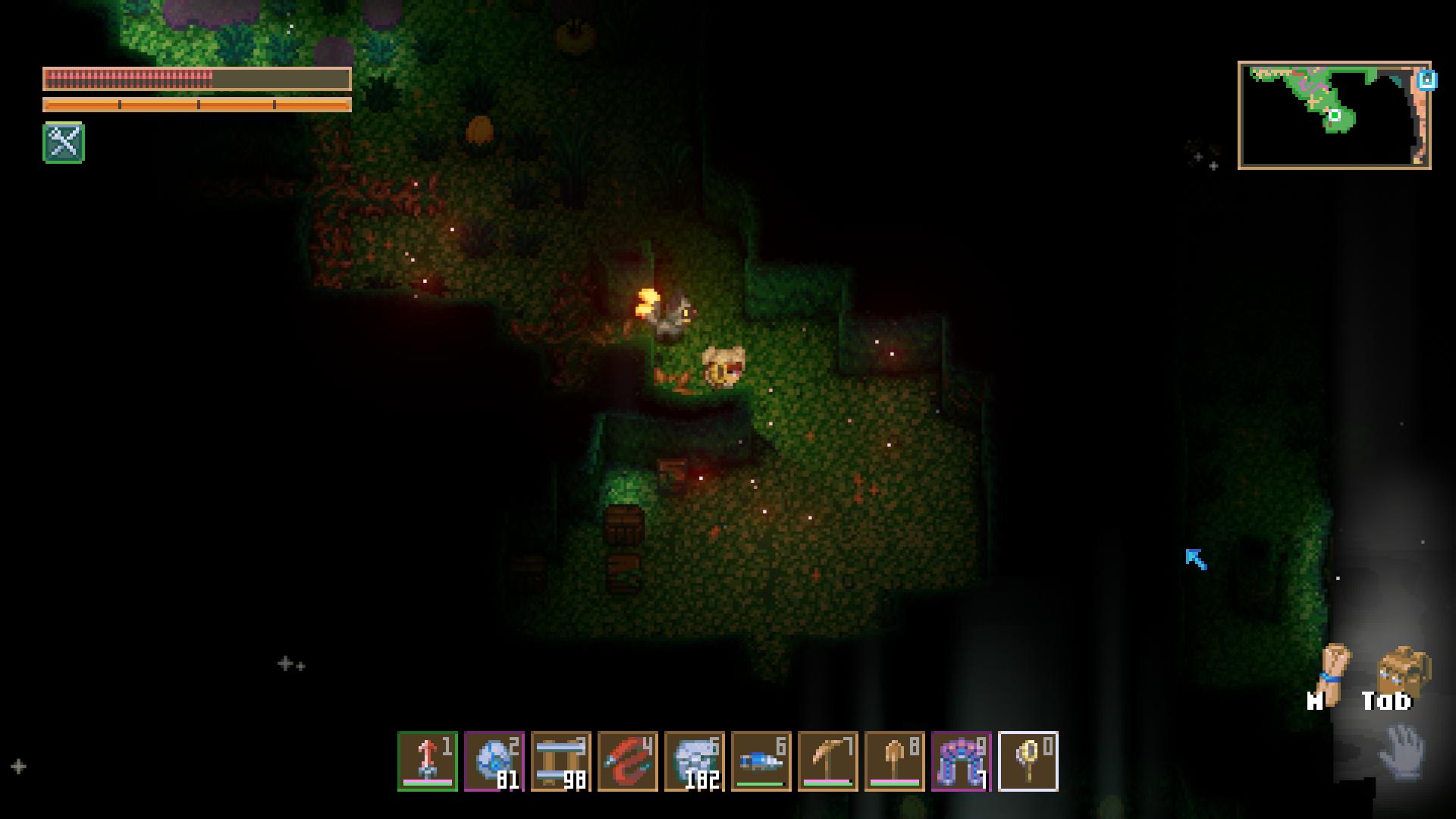Select the blue orb stack of 81

click(x=494, y=761)
